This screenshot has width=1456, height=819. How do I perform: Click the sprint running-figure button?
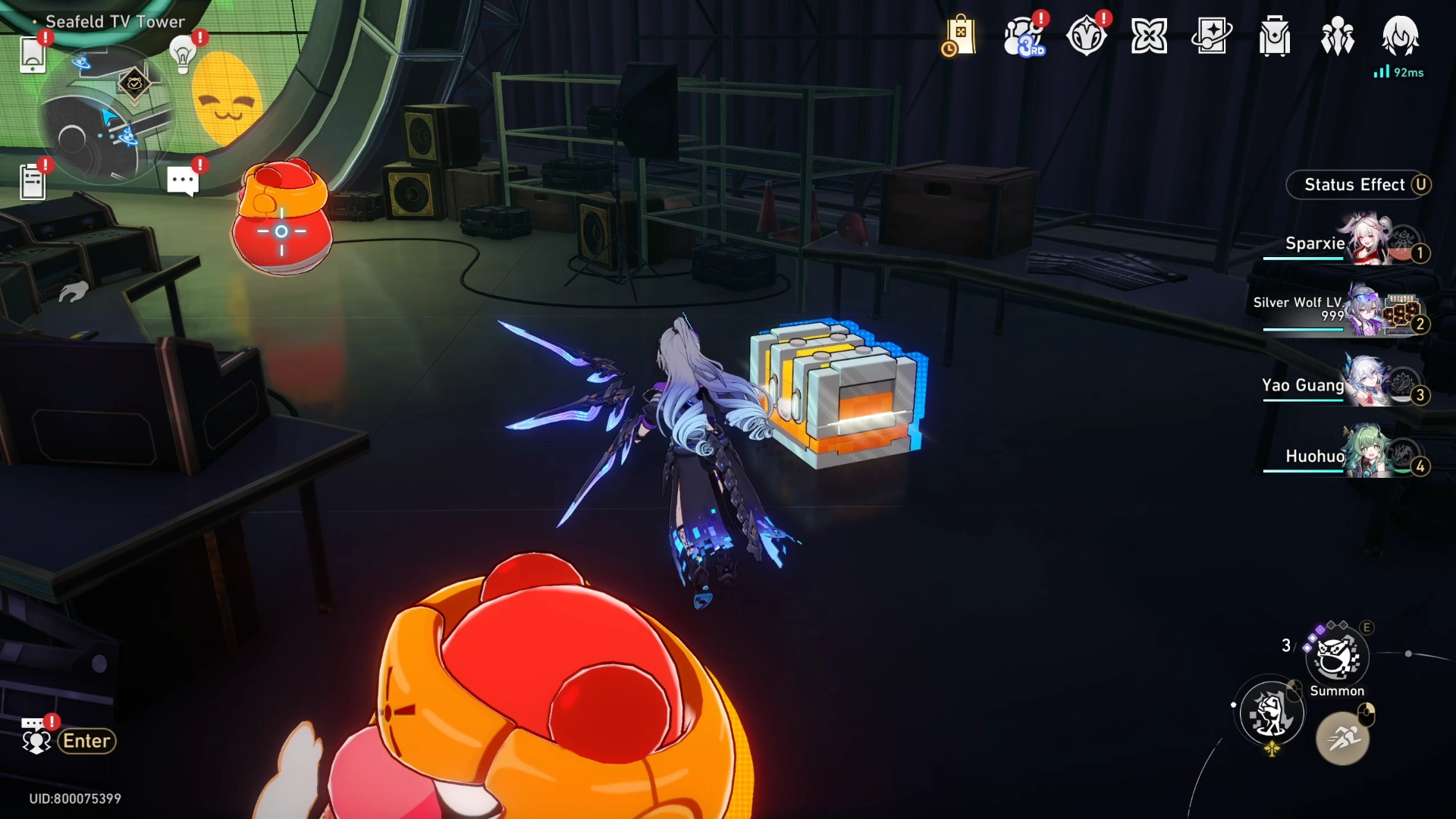tap(1342, 737)
